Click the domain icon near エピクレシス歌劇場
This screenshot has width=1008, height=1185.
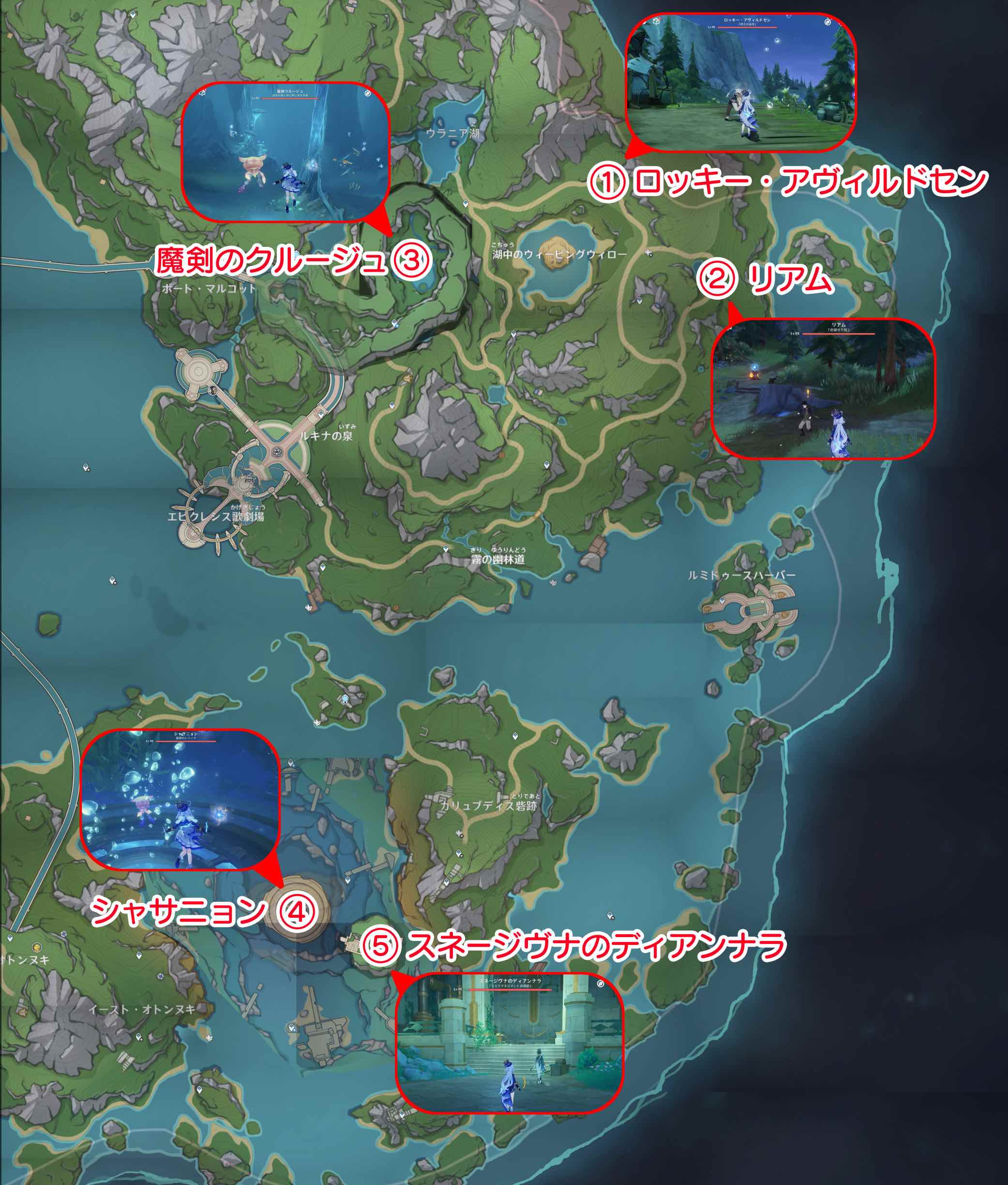click(250, 479)
